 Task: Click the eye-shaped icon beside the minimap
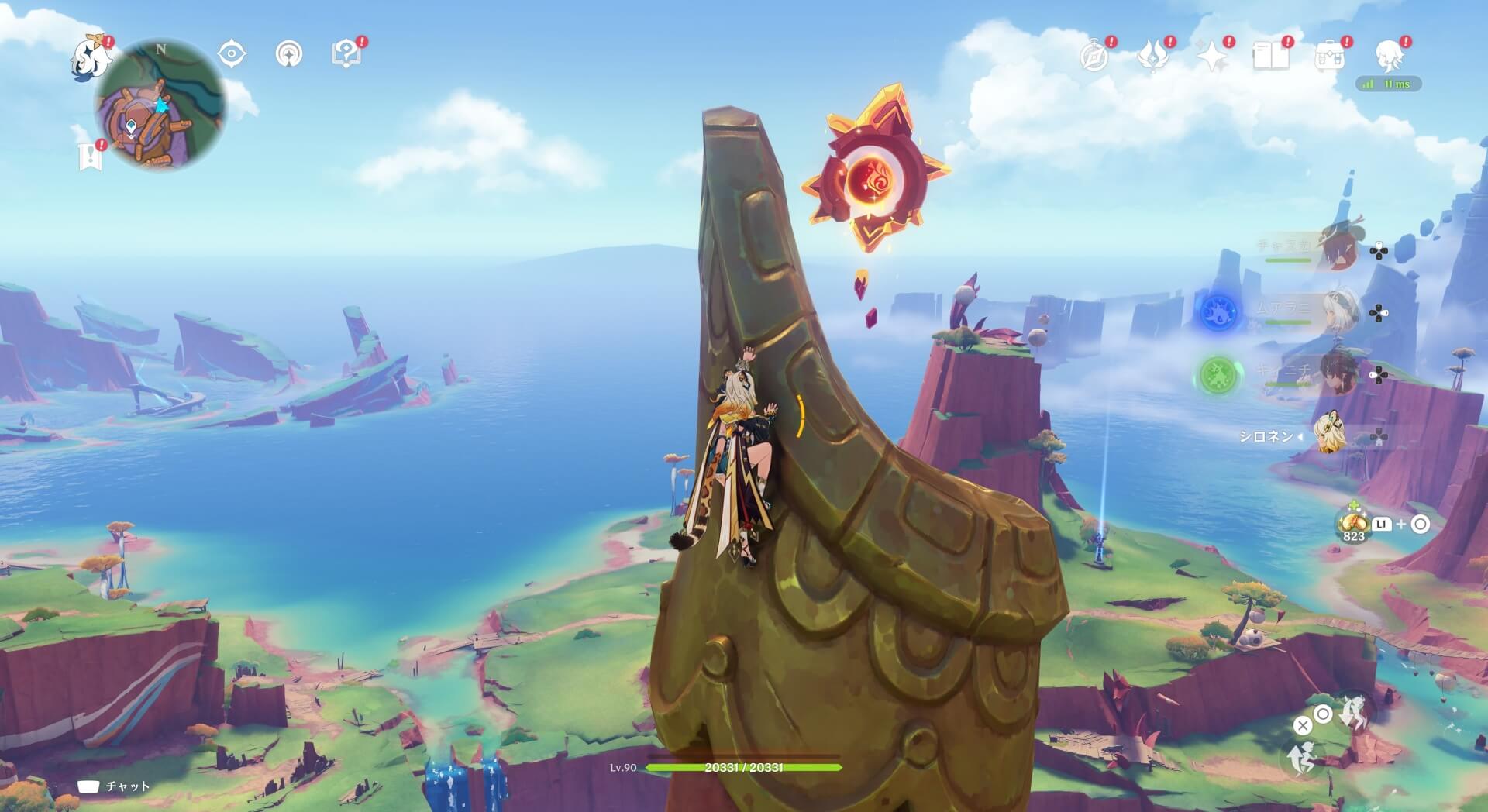(232, 54)
